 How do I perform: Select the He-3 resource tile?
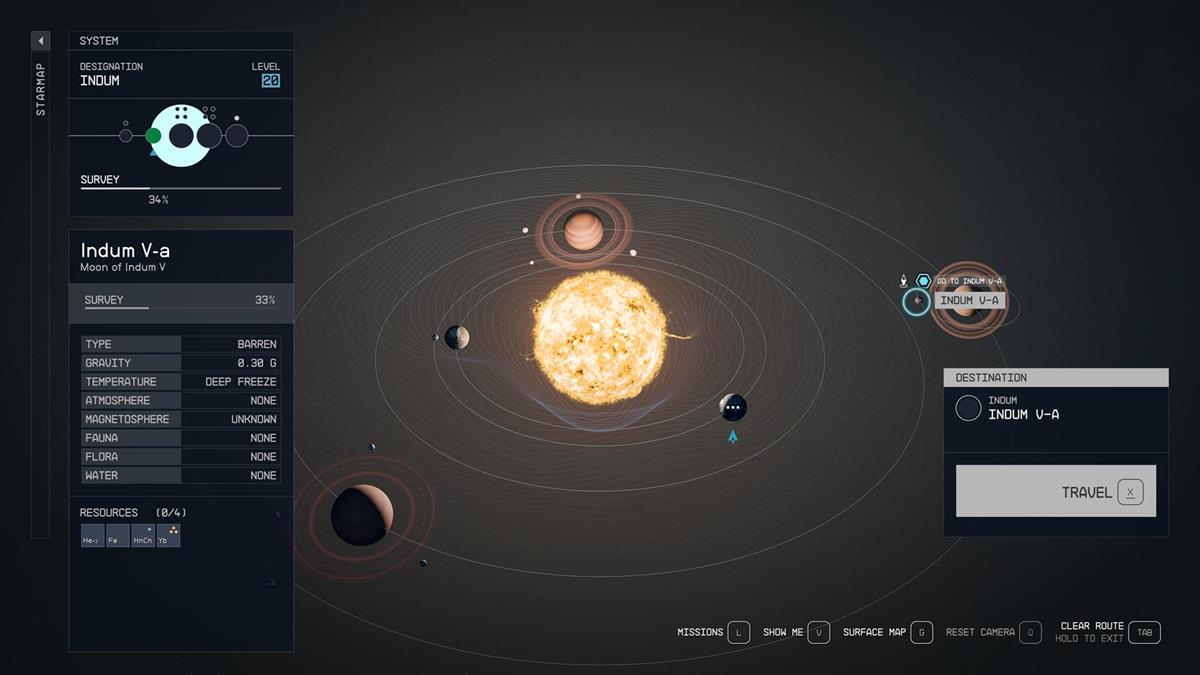(x=91, y=536)
